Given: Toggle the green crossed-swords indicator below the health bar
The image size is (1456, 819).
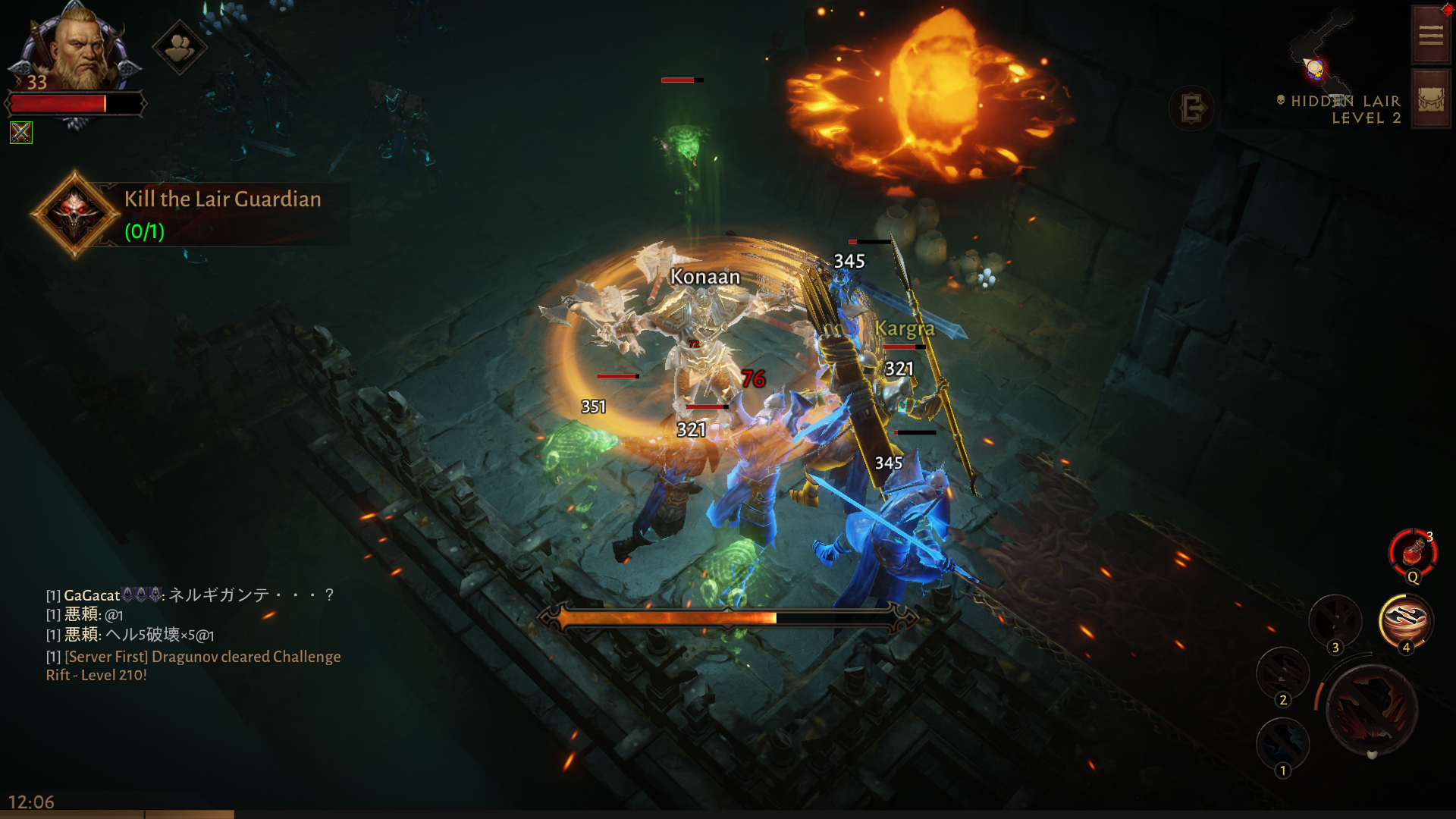Looking at the screenshot, I should [x=23, y=133].
